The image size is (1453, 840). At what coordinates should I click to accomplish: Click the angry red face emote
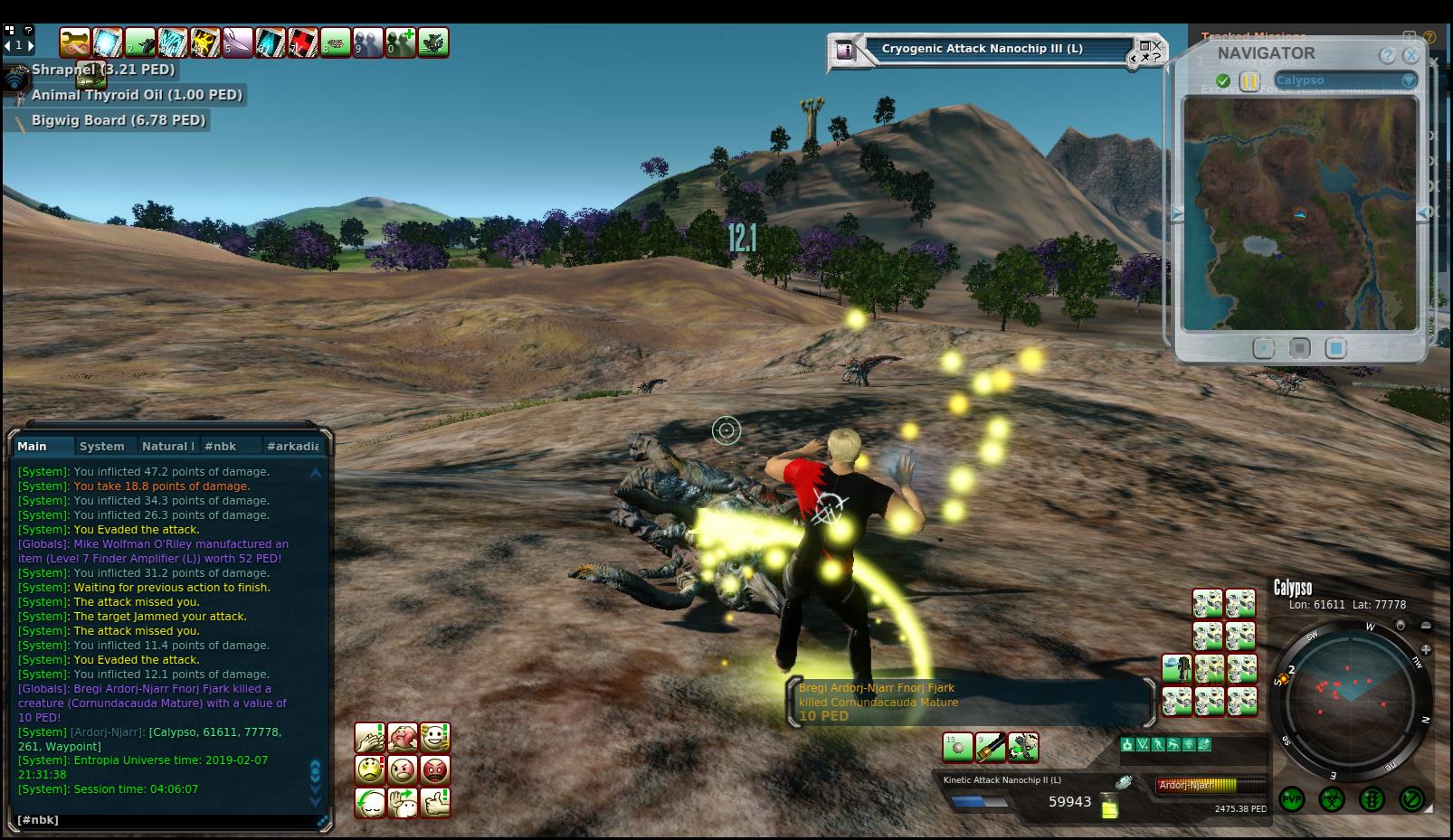point(435,770)
